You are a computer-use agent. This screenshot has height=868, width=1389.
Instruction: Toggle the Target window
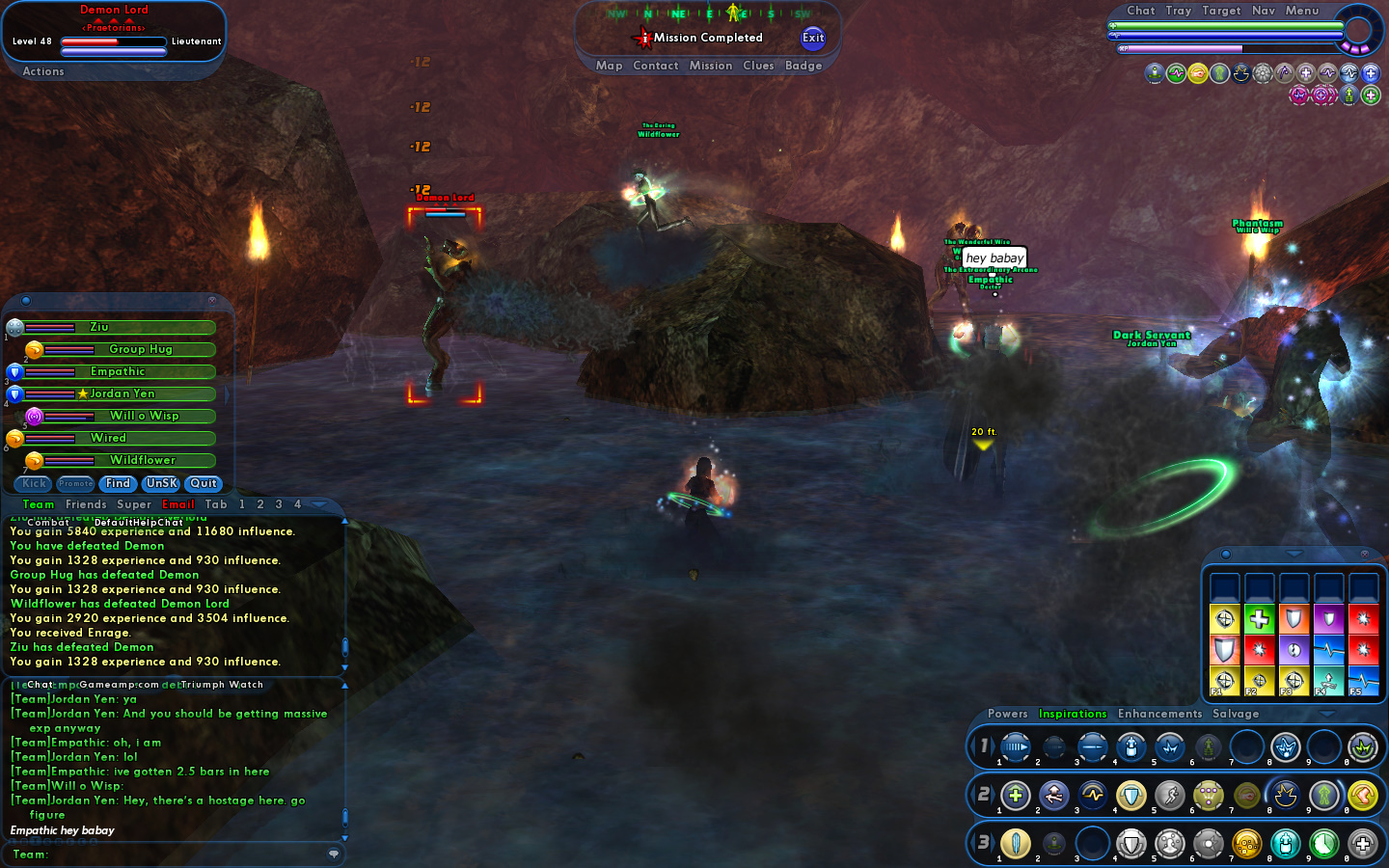(1221, 11)
